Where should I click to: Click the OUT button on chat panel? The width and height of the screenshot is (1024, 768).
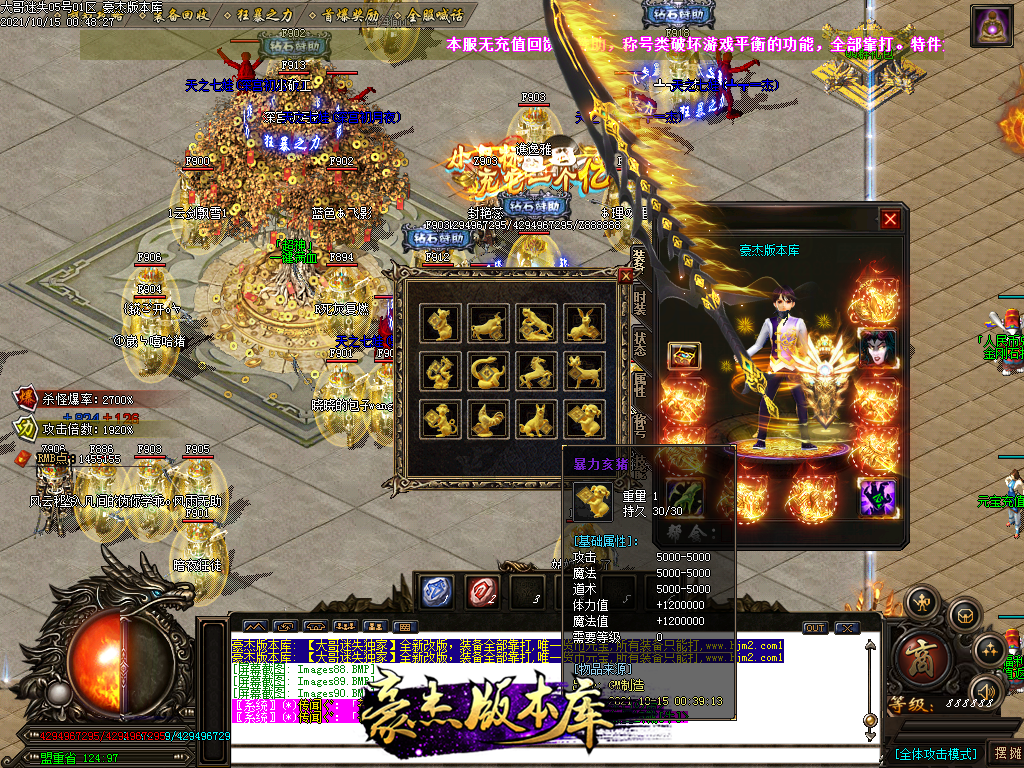tap(815, 628)
